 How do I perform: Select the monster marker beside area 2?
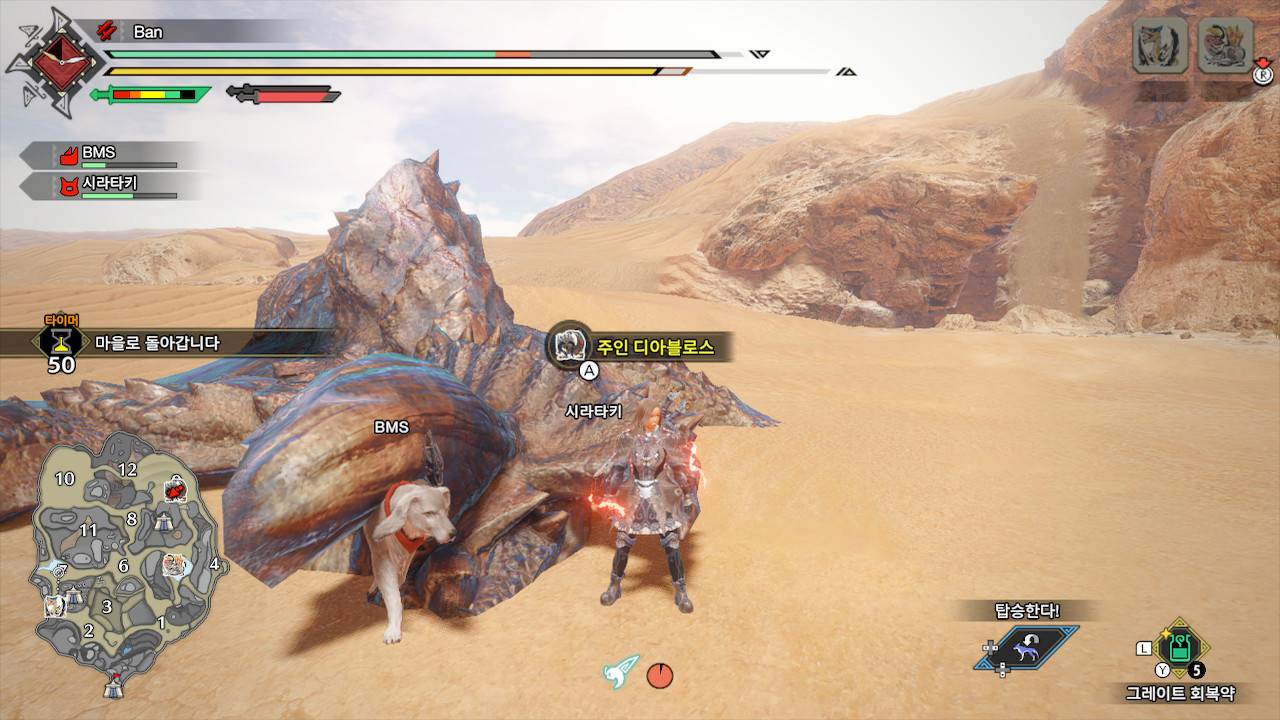click(56, 605)
